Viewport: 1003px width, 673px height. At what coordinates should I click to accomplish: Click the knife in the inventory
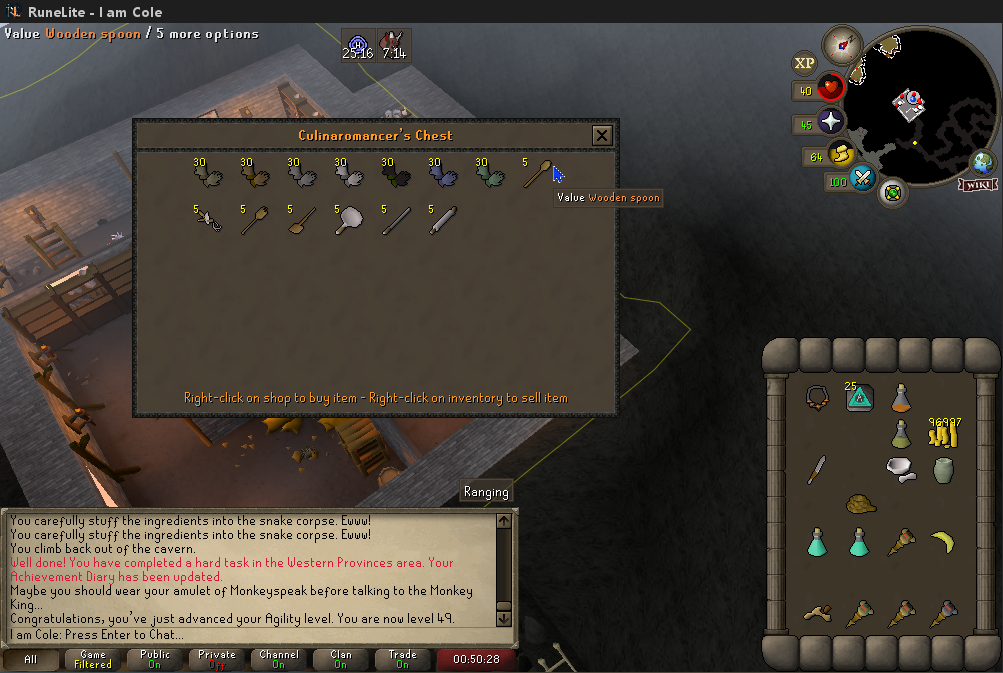coord(816,468)
